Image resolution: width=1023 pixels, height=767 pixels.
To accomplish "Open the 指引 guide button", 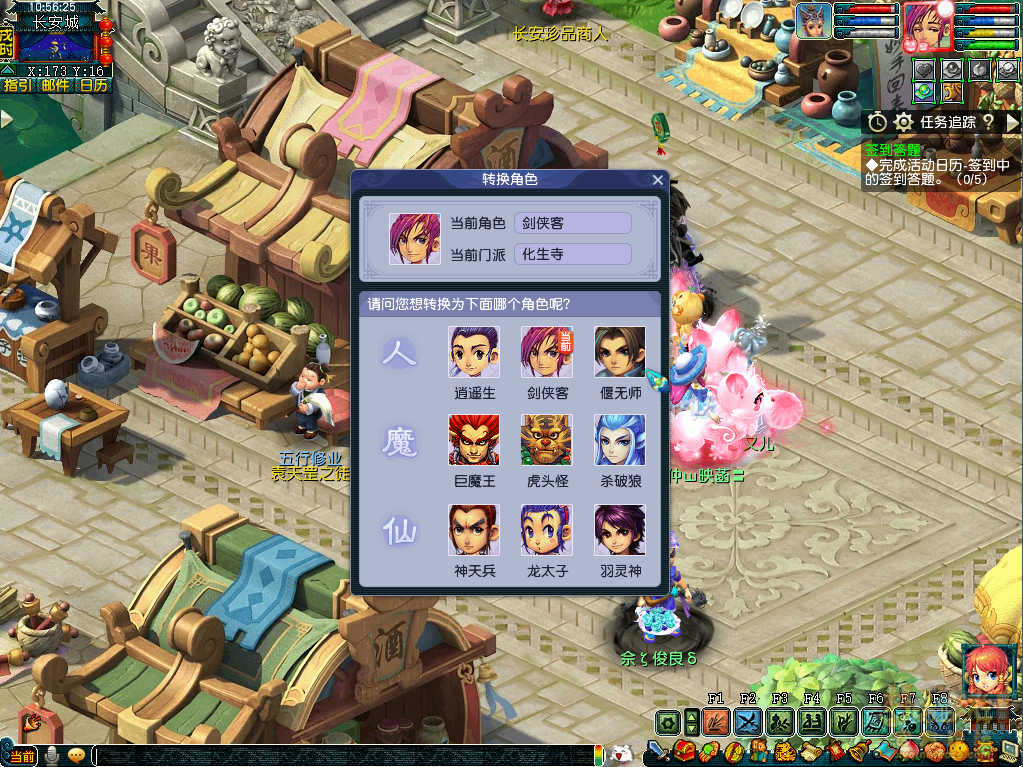I will (16, 86).
